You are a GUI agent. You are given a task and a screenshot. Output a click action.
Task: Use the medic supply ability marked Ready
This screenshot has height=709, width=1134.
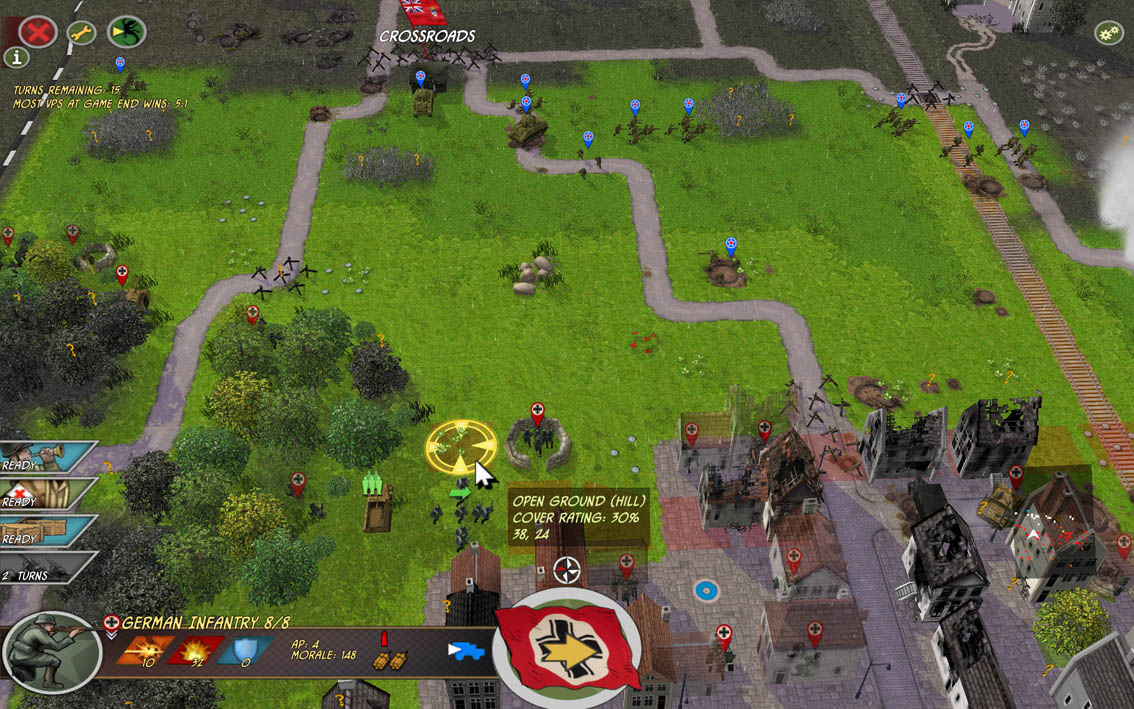45,493
